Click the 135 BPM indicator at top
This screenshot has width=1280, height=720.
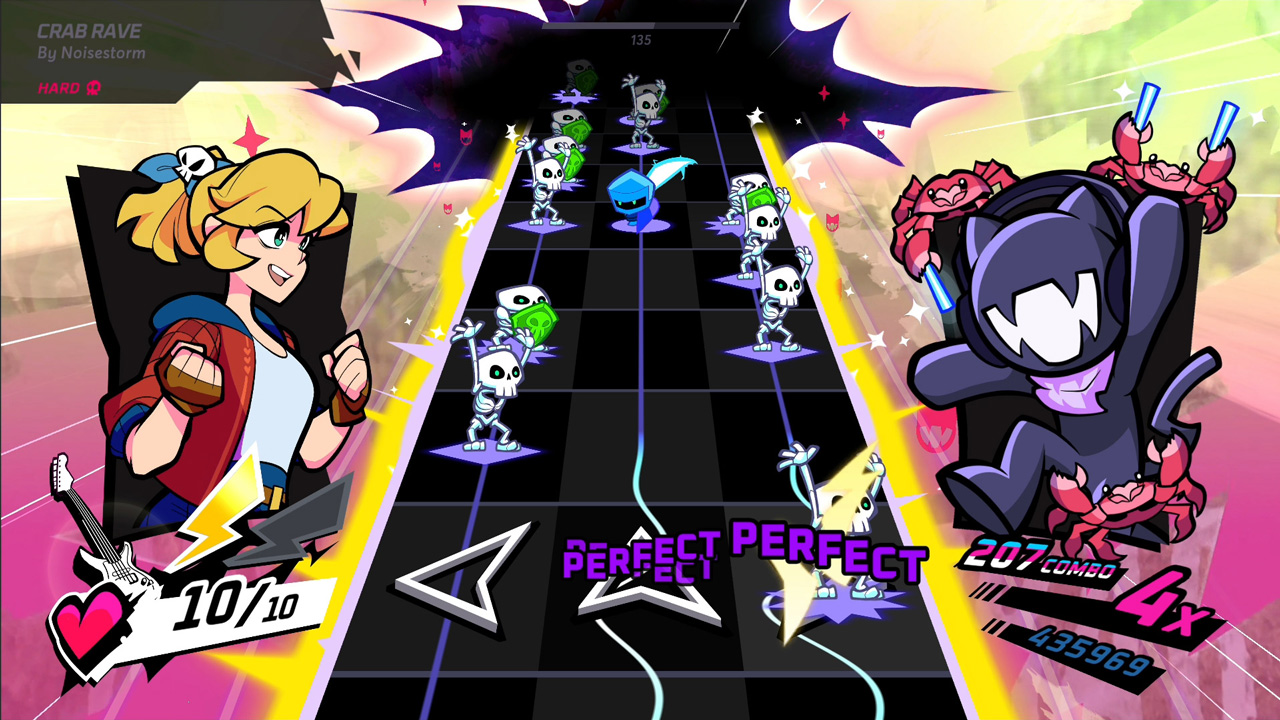point(643,40)
